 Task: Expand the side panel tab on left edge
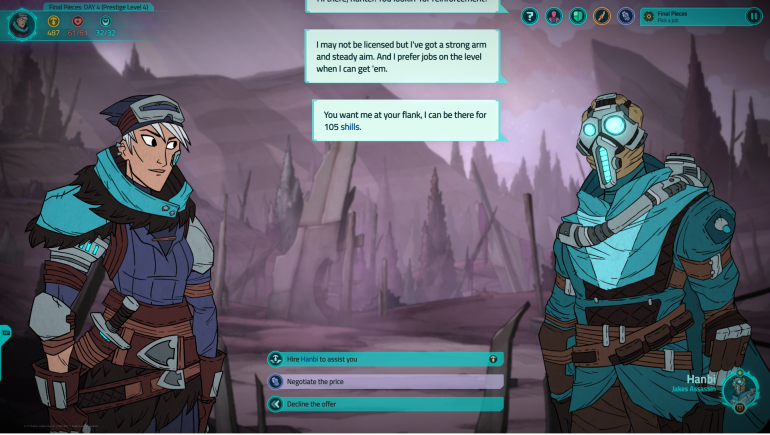(5, 333)
